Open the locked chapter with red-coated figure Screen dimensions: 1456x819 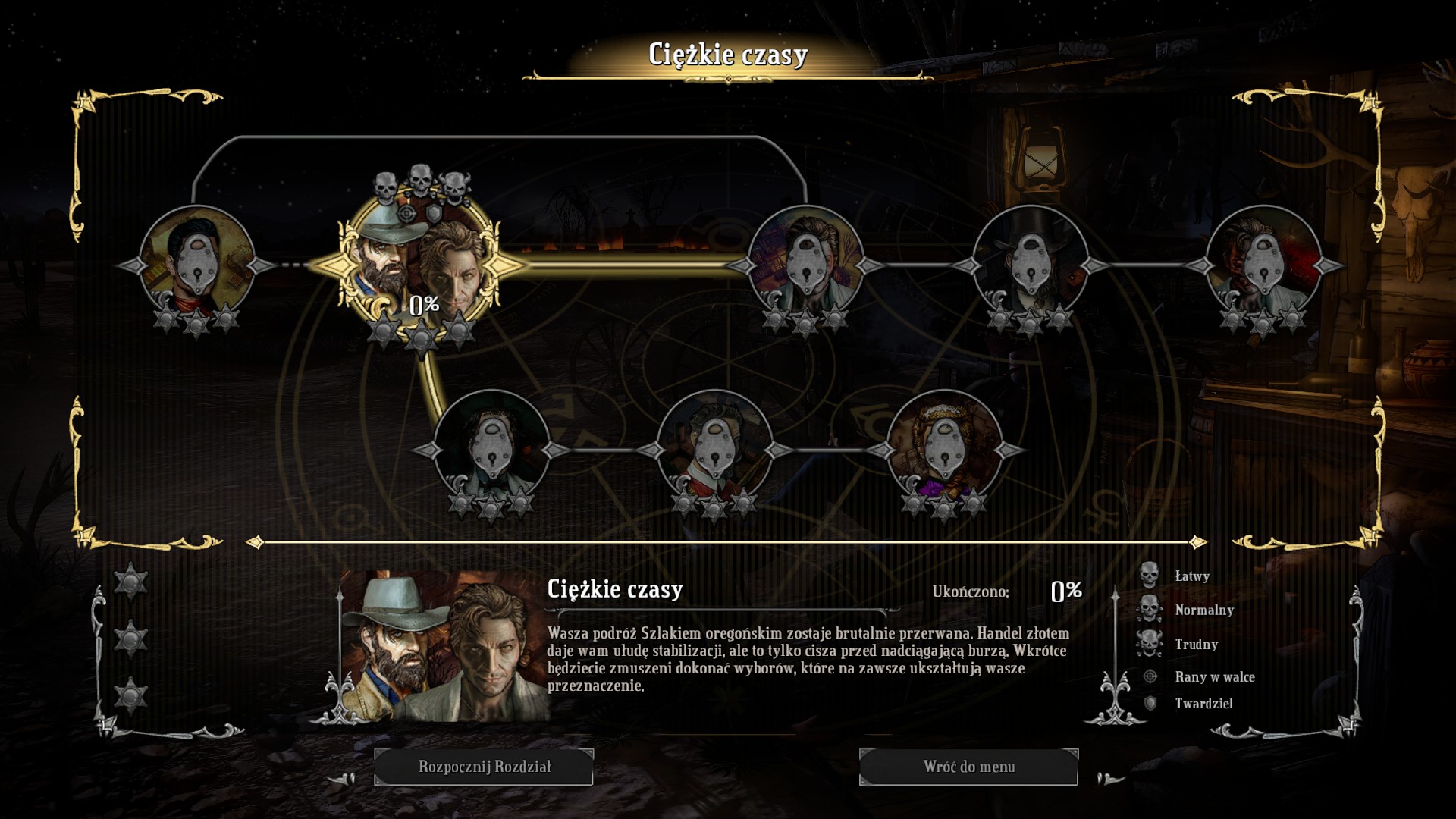(x=714, y=450)
